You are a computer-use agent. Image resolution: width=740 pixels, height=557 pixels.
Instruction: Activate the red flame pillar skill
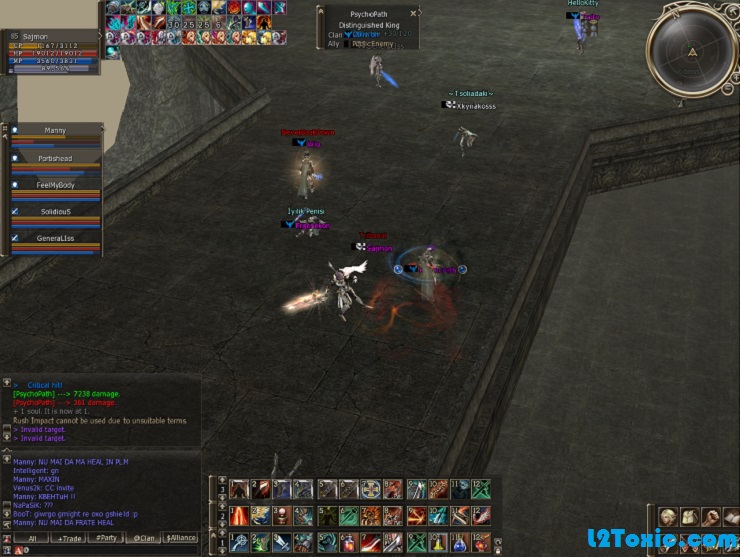pyautogui.click(x=240, y=515)
